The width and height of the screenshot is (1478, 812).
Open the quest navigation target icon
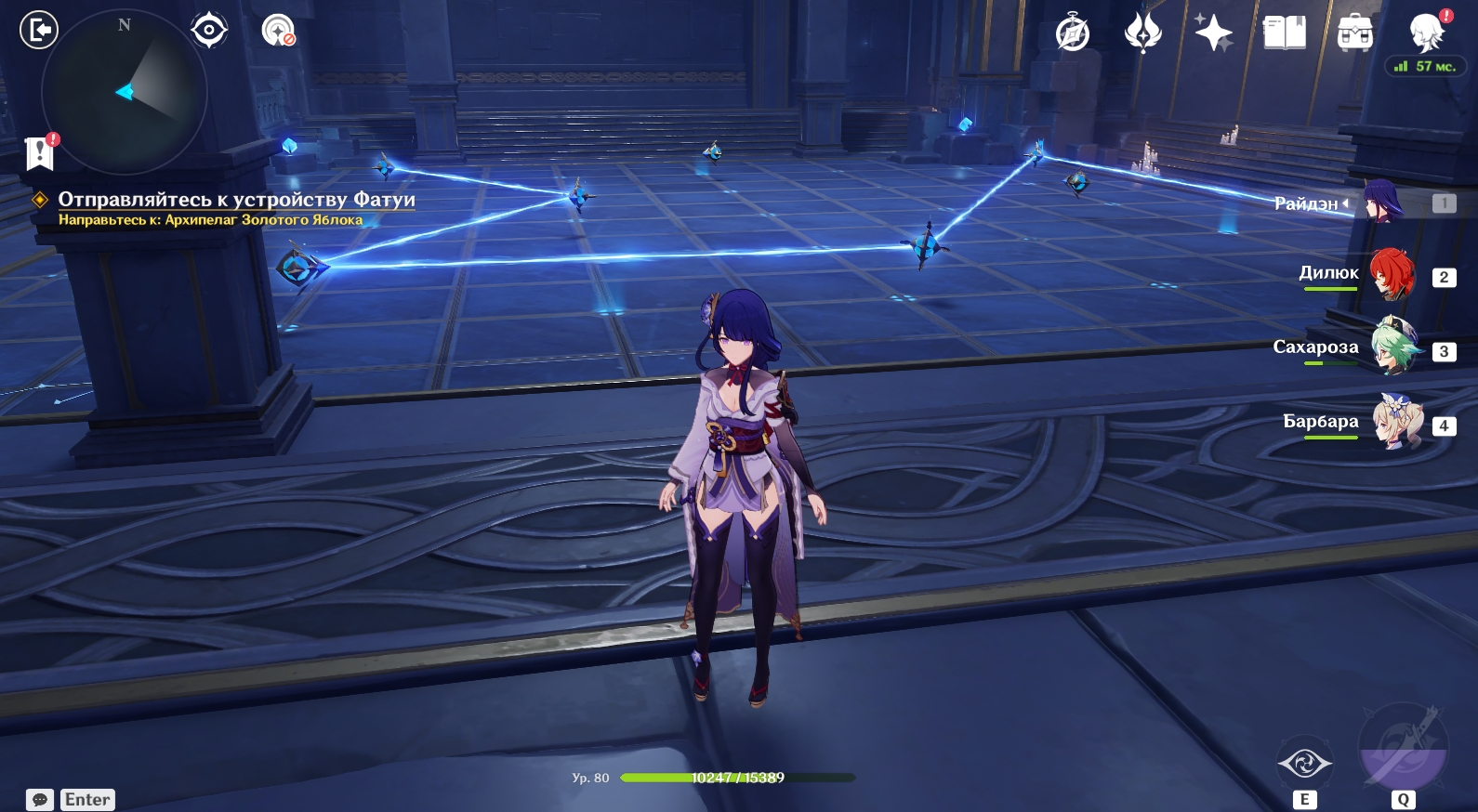[209, 31]
